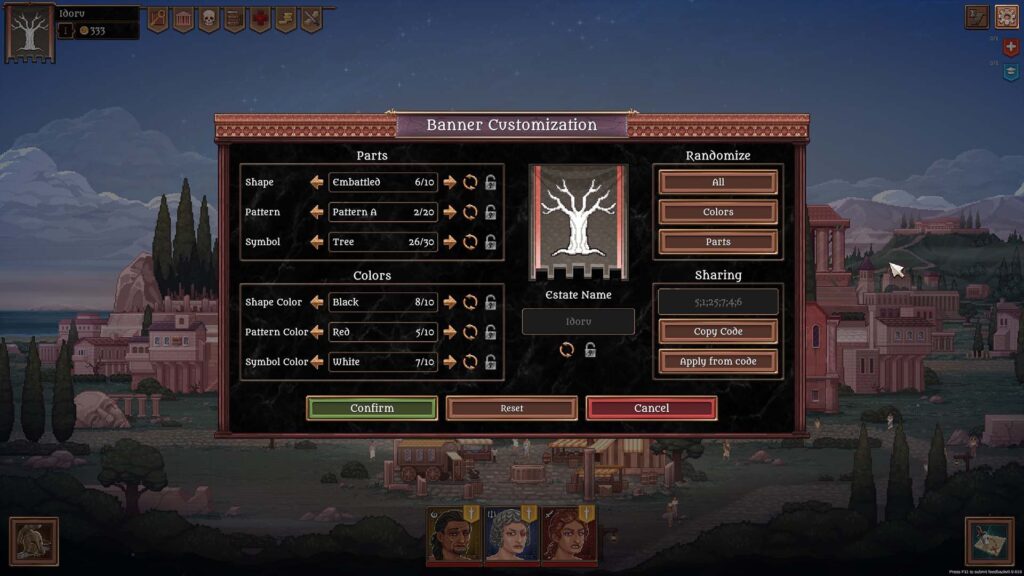Image resolution: width=1024 pixels, height=576 pixels.
Task: Copy the banner sharing code
Action: click(718, 332)
